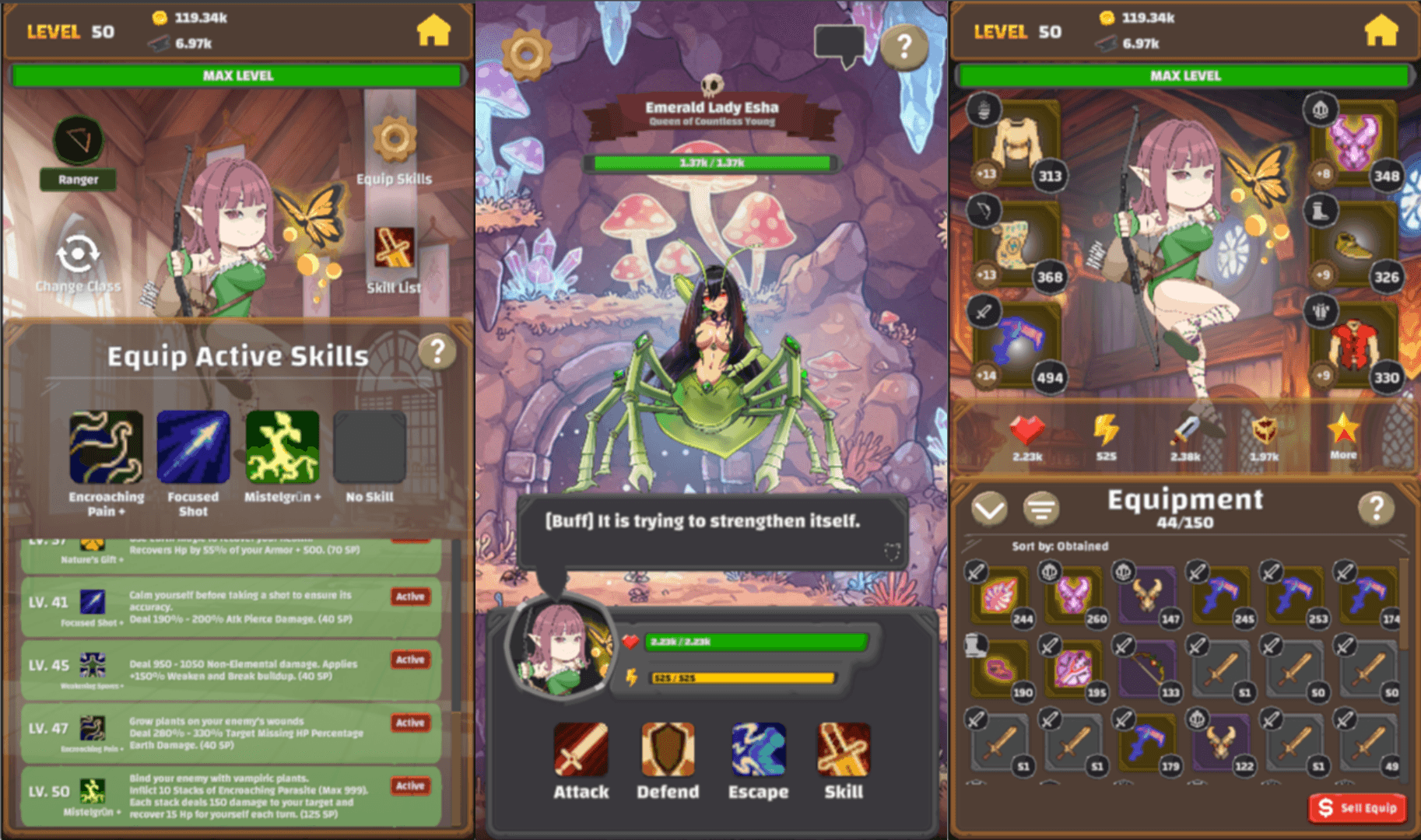Open the equipment sort filter icon
Viewport: 1421px width, 840px height.
pos(1041,506)
